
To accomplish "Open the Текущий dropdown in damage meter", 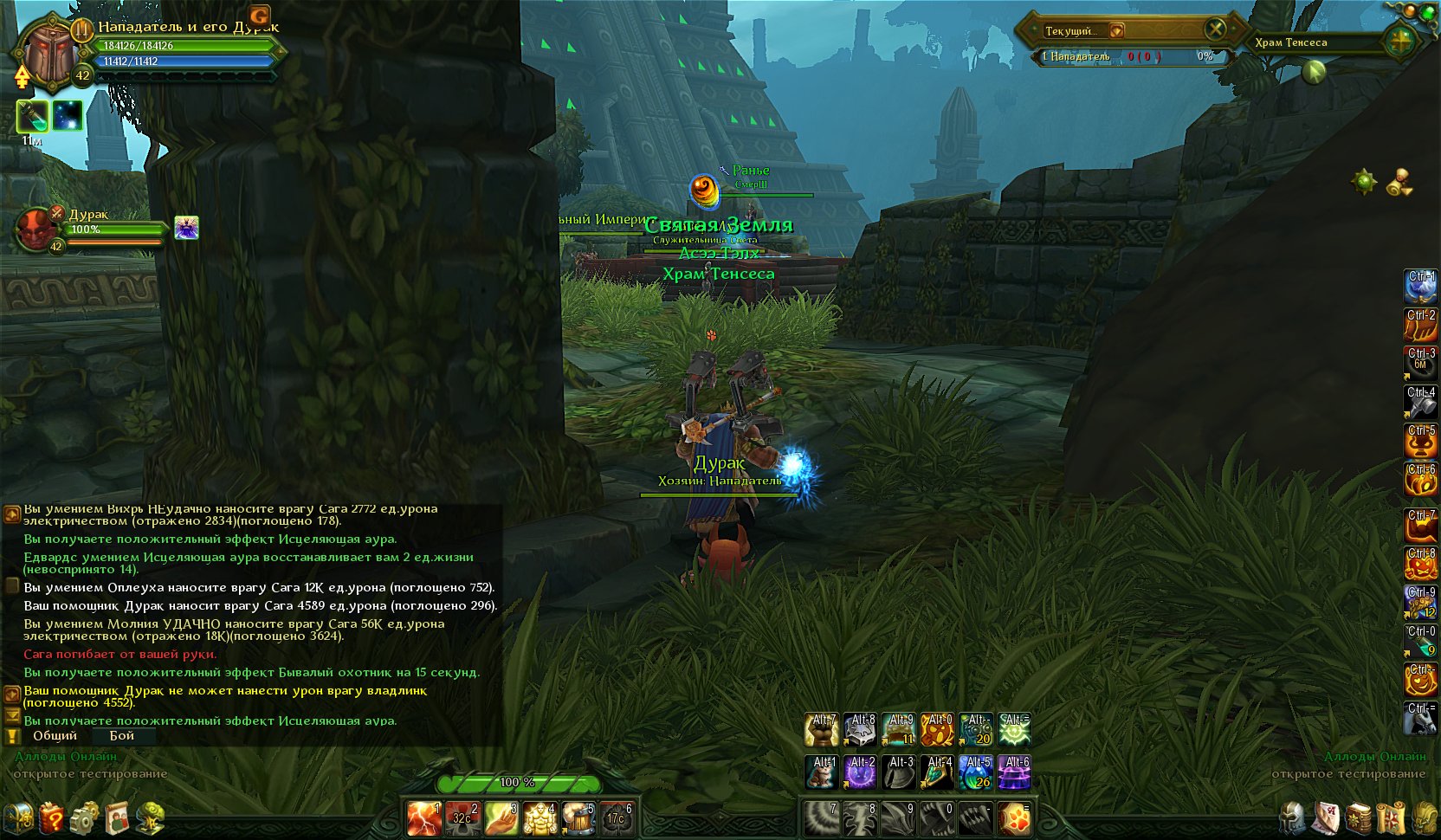I will pyautogui.click(x=1117, y=31).
